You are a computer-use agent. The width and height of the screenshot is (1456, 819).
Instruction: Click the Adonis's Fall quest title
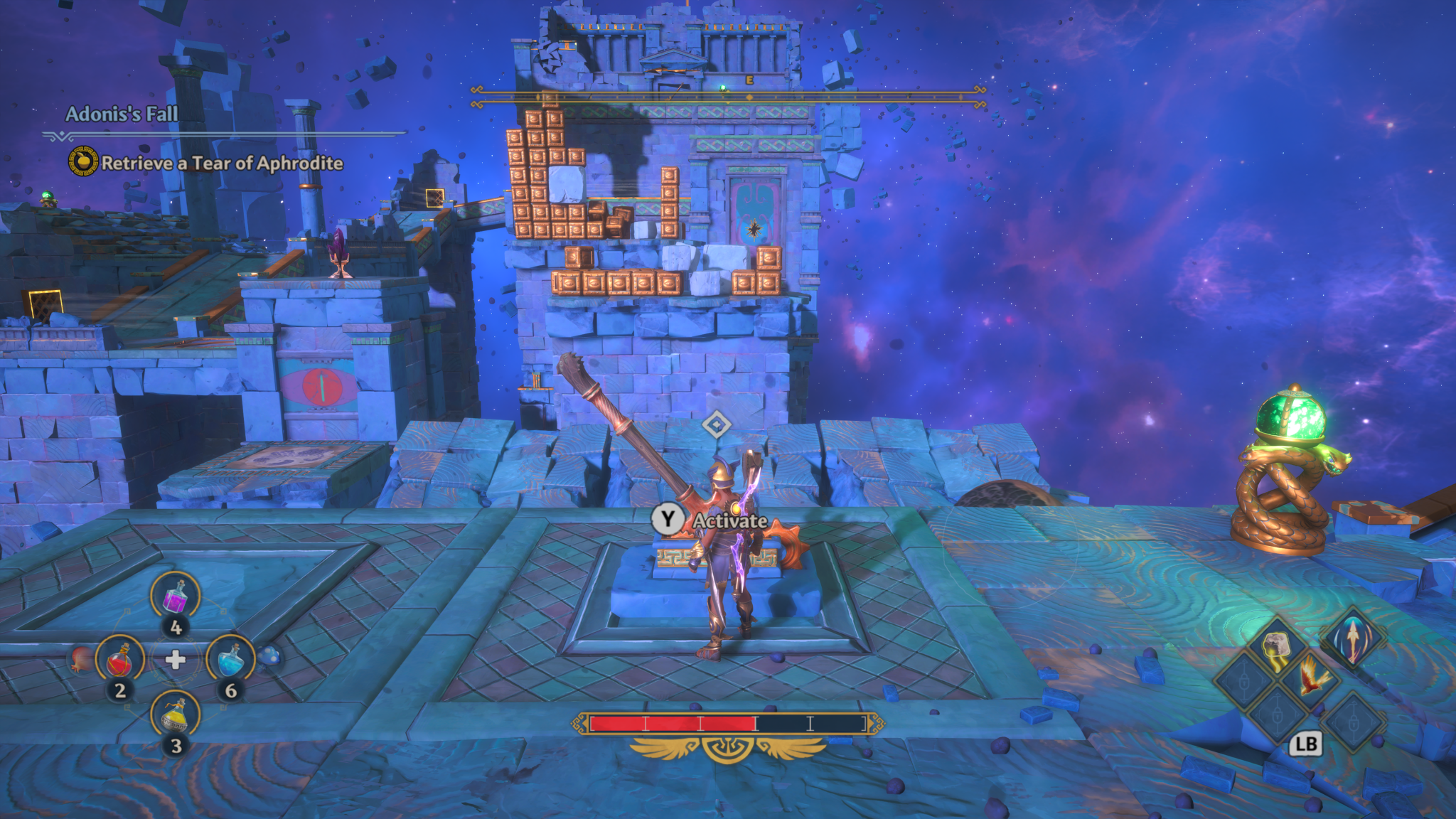tap(122, 114)
